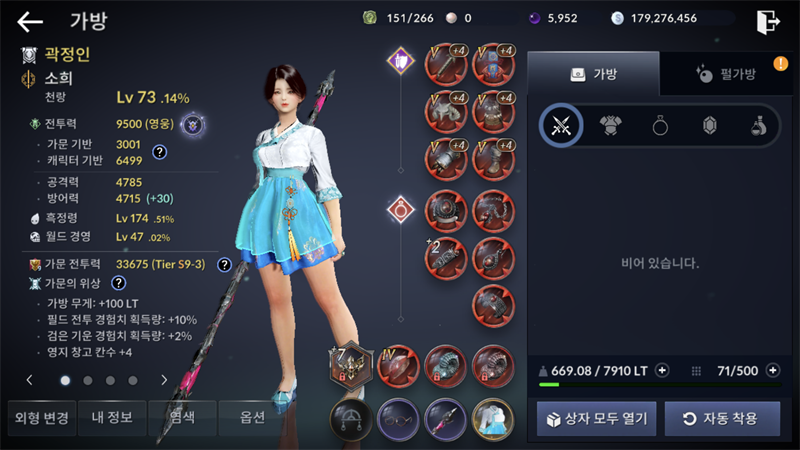Show ring accessories filter

pyautogui.click(x=660, y=125)
